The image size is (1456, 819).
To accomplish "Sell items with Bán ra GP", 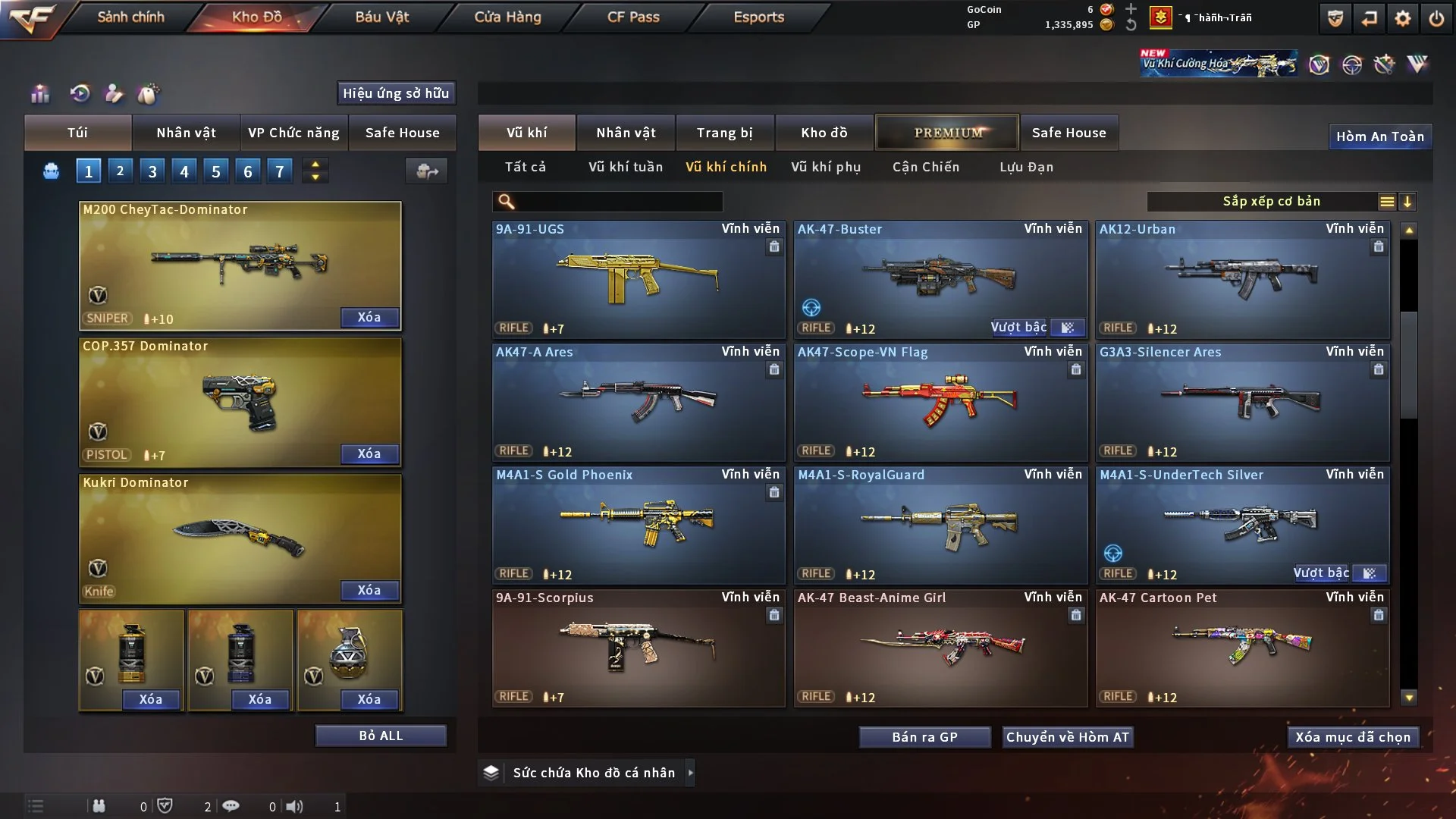I will [924, 737].
